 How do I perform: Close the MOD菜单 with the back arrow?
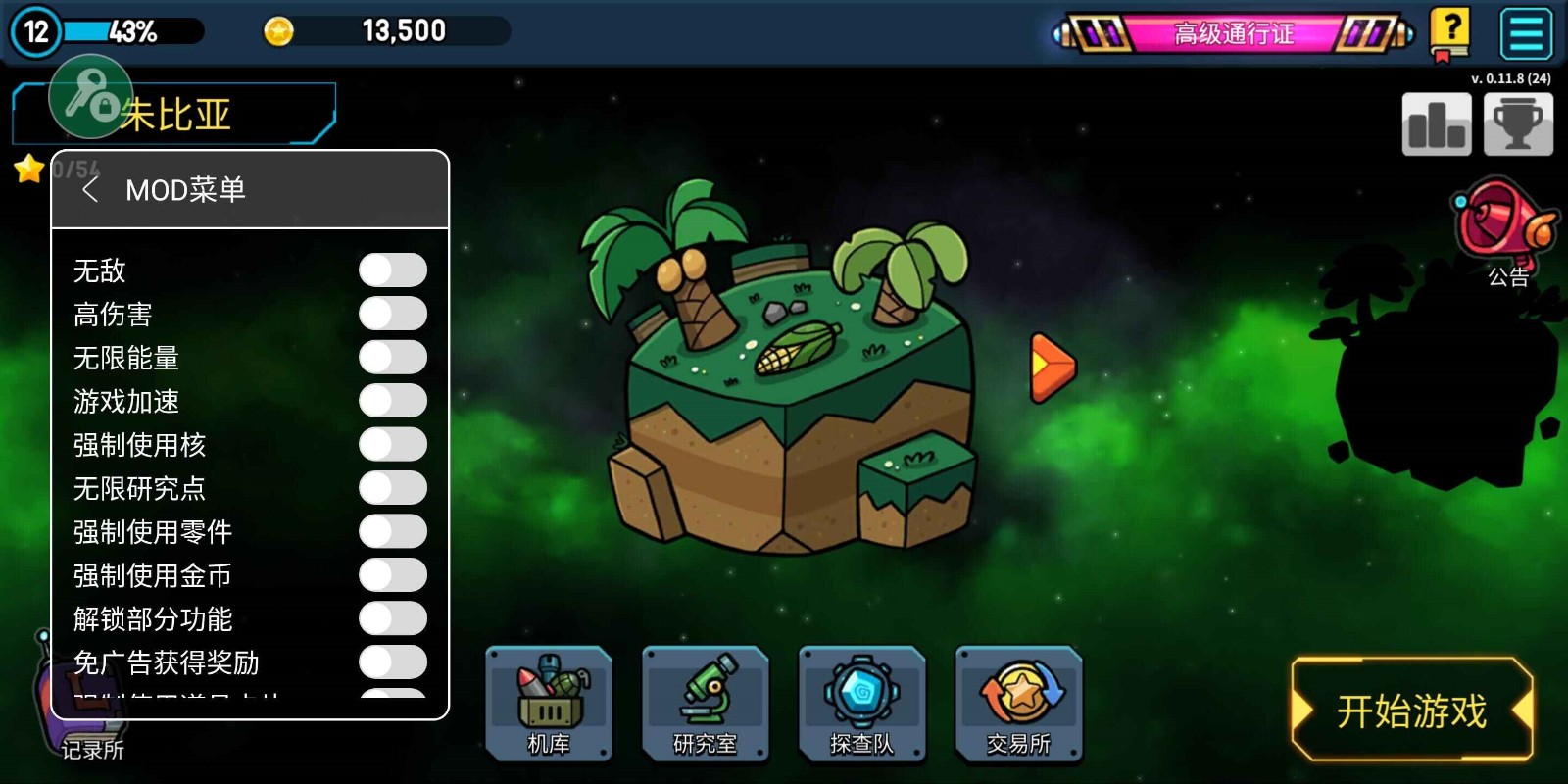[x=90, y=189]
